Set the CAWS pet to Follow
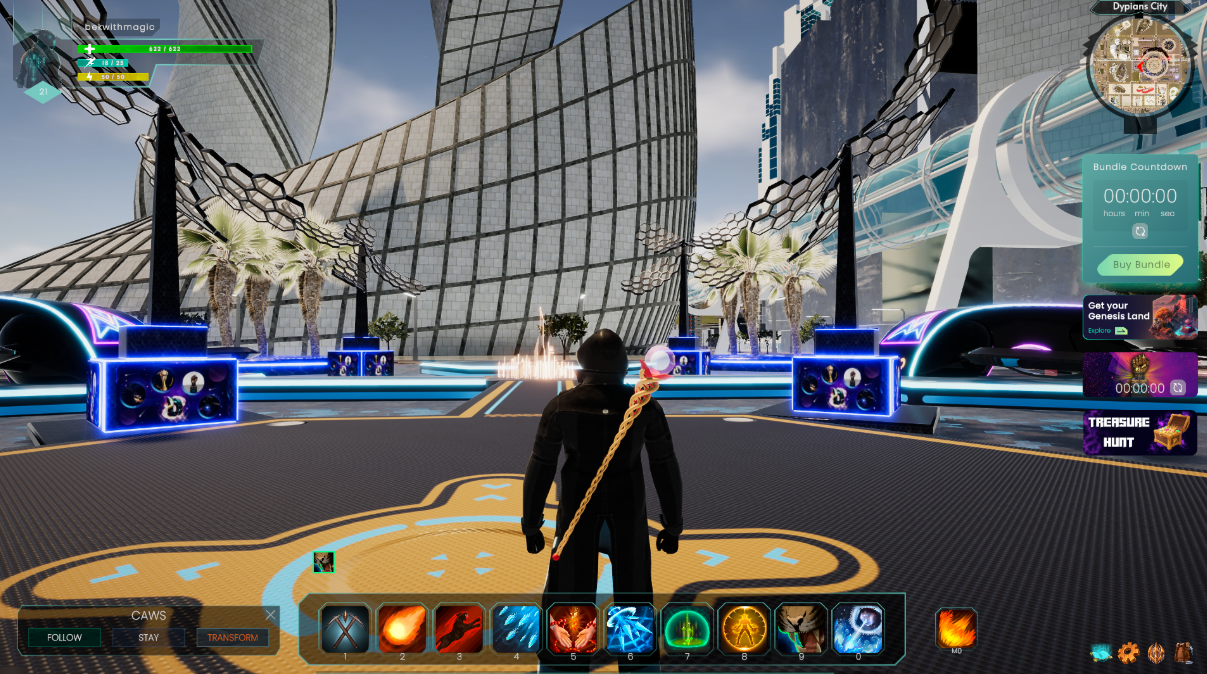 coord(64,637)
